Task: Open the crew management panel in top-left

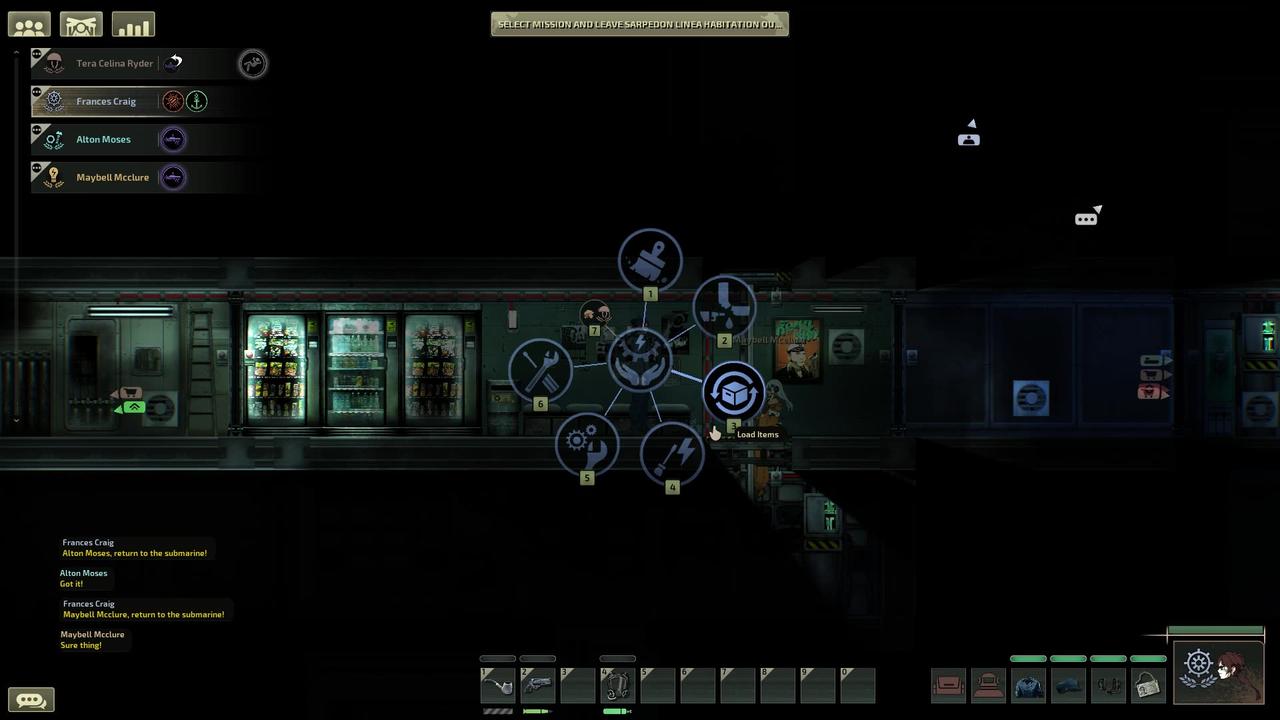Action: coord(28,23)
